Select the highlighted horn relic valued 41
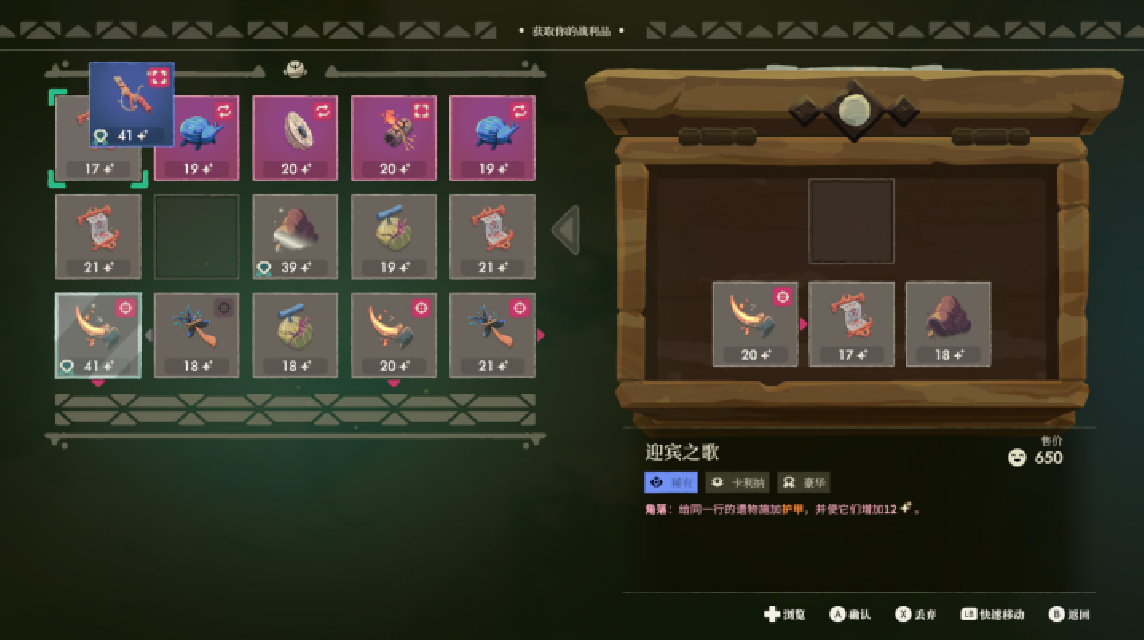 (98, 335)
